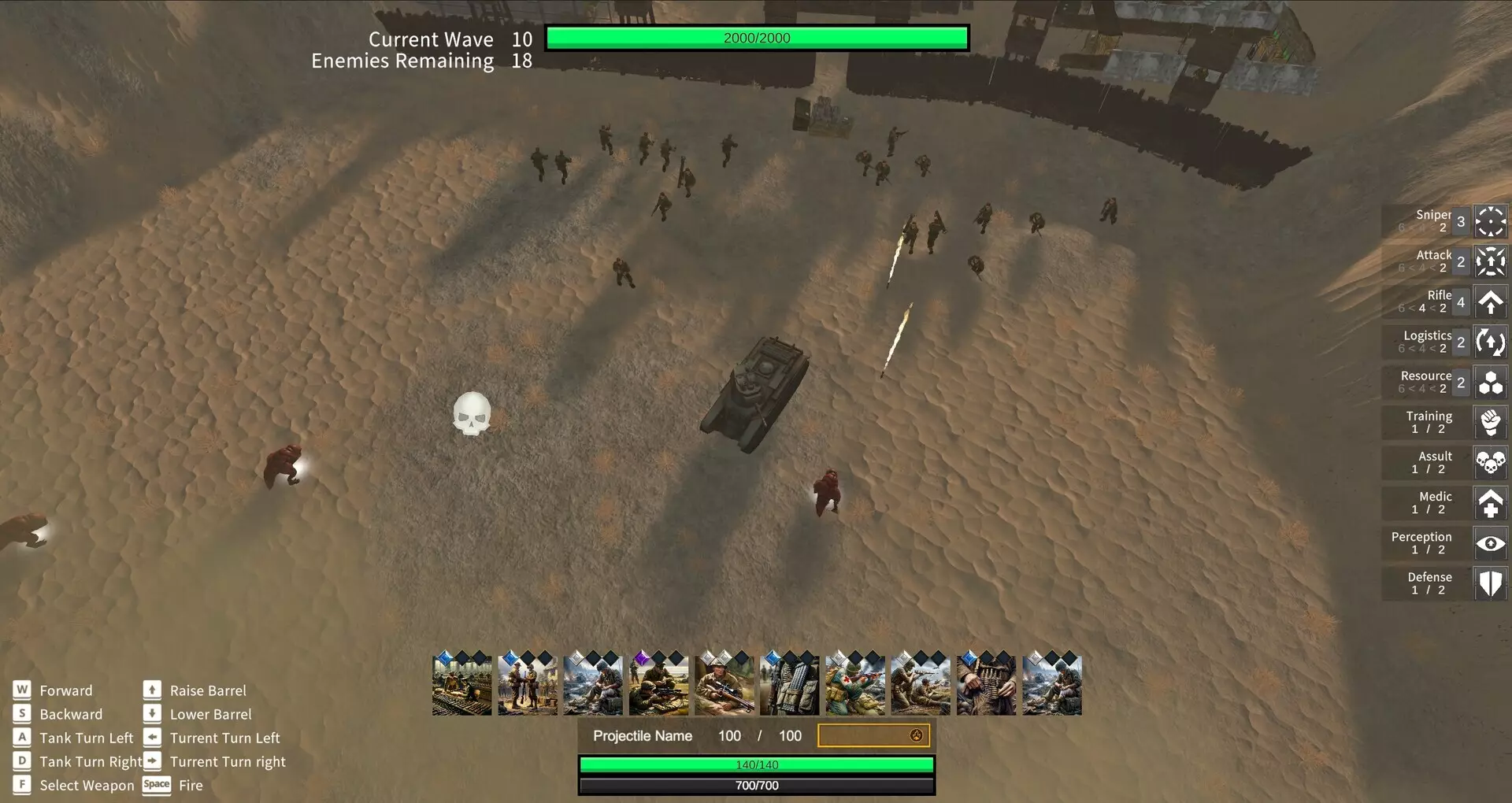Open the medic unit card thumbnail
Screen dimensions: 1512x803
click(855, 683)
